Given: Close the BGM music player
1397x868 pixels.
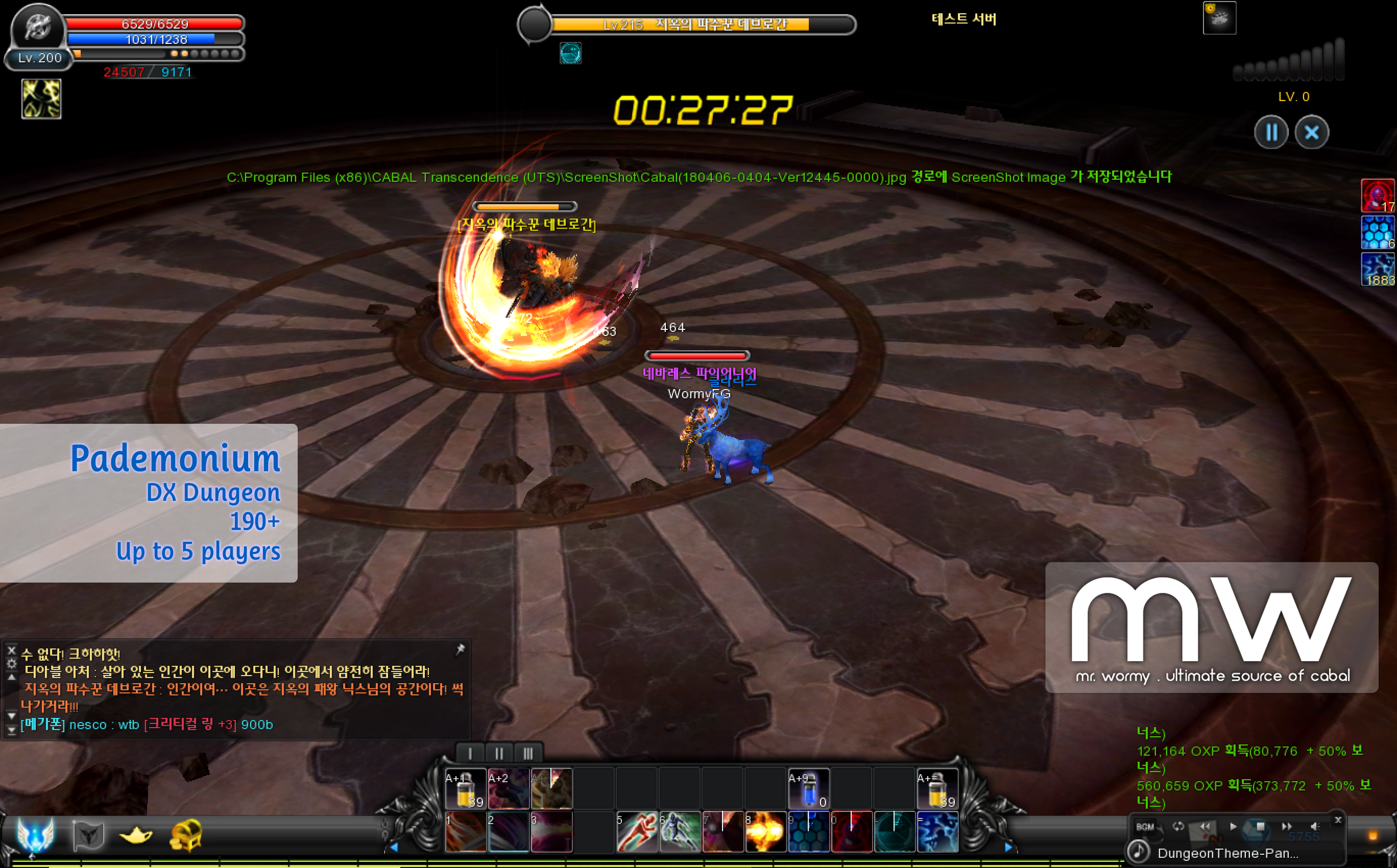Looking at the screenshot, I should click(1338, 820).
